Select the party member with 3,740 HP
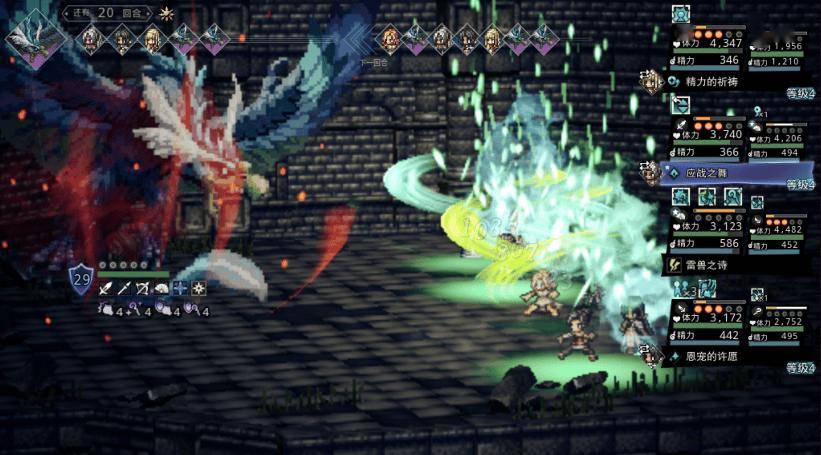The width and height of the screenshot is (821, 455). 707,134
